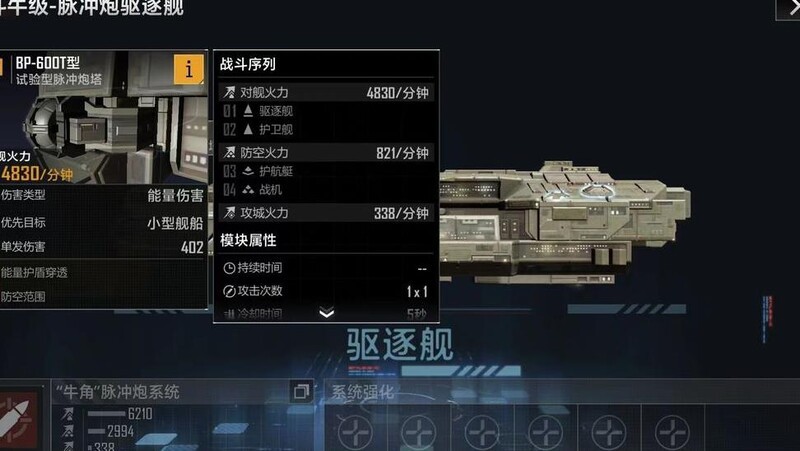Expand the module attributes with the down chevron
Viewport: 800px width, 451px height.
coord(326,313)
